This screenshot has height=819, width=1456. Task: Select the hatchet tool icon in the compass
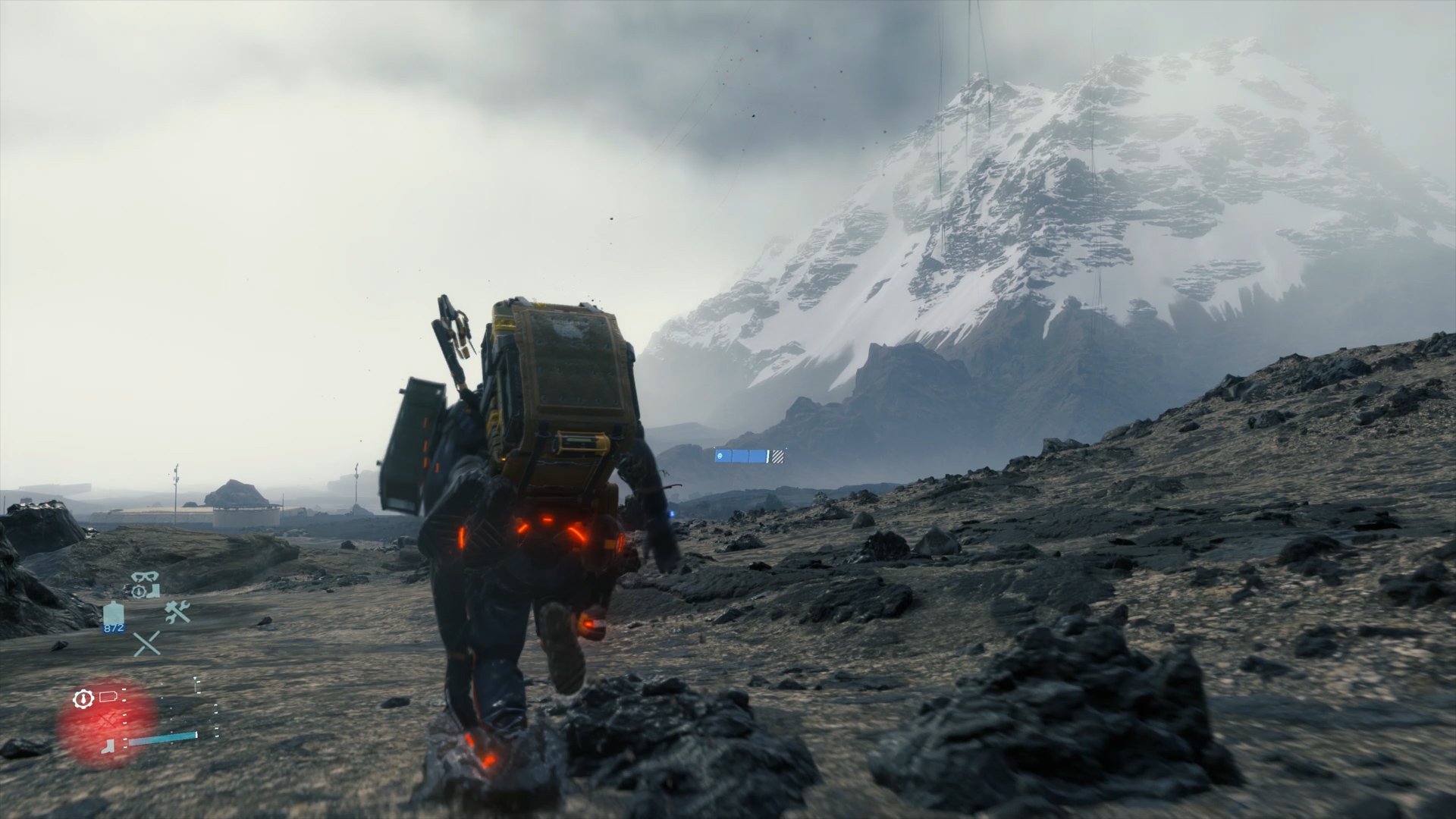(106, 746)
